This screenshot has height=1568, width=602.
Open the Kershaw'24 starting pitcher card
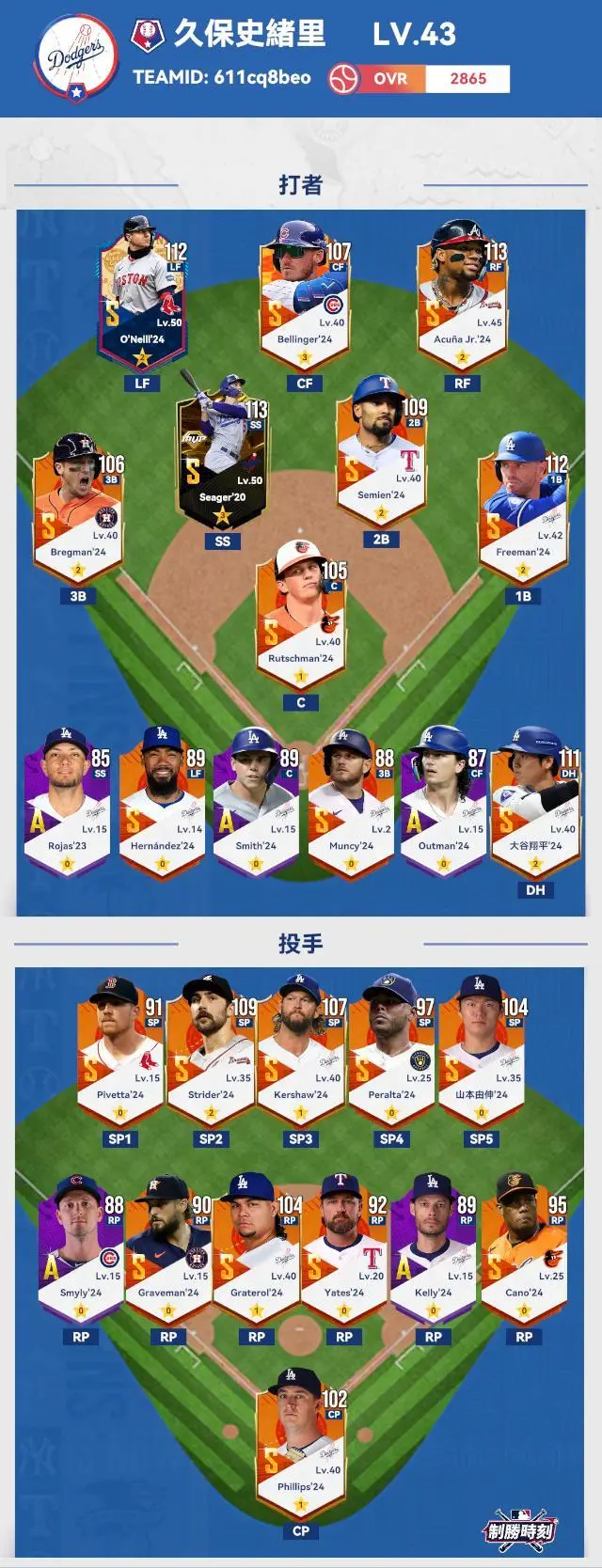click(x=301, y=1051)
